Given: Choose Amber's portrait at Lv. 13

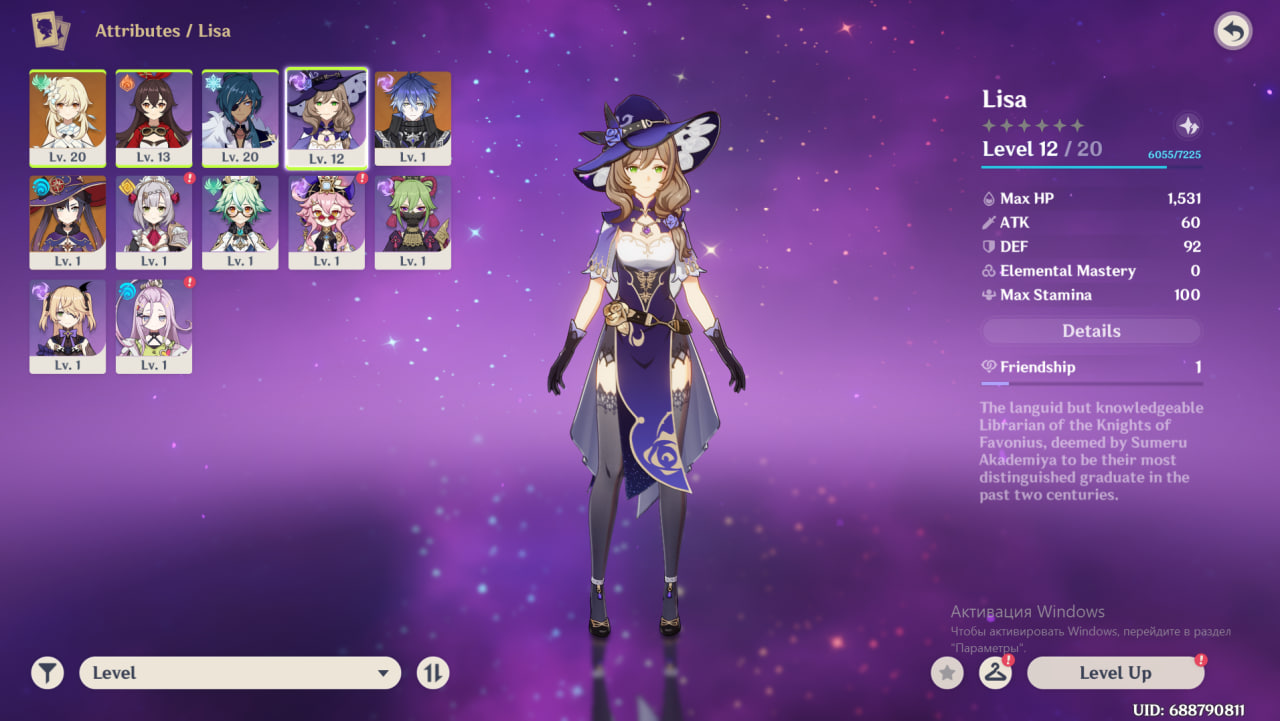Looking at the screenshot, I should 154,118.
